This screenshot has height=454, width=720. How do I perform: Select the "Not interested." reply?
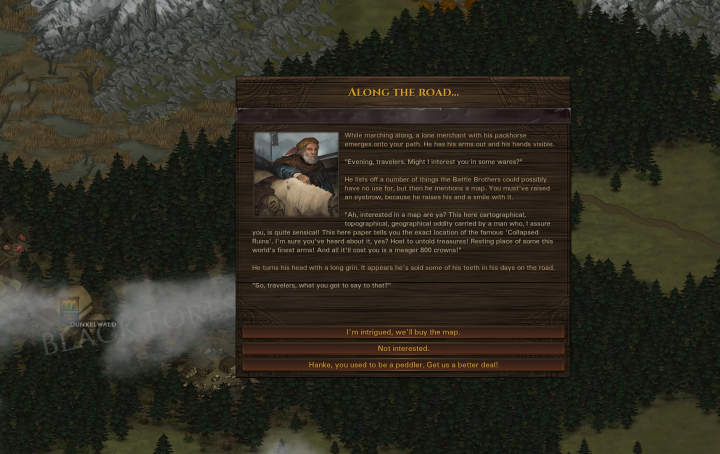(403, 349)
